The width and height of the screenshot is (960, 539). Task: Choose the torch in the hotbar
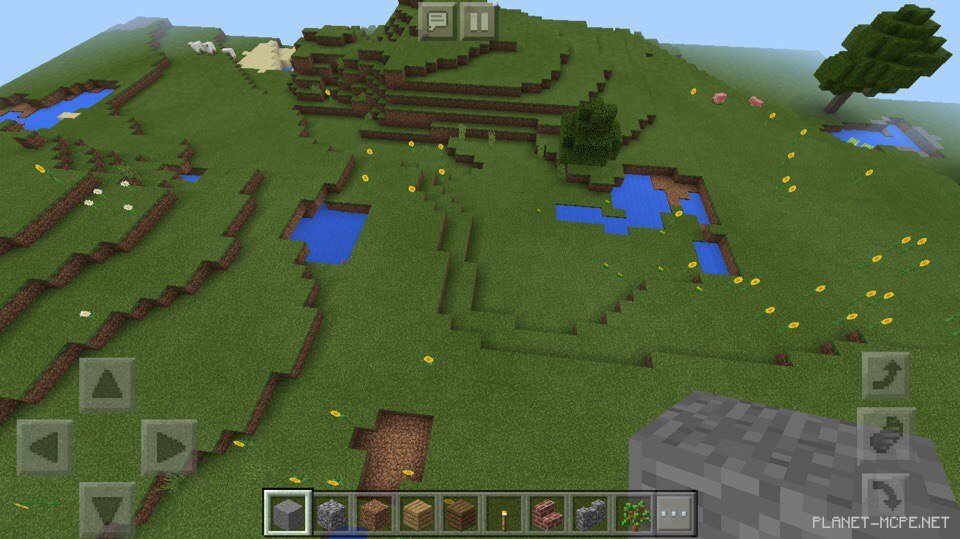(x=504, y=514)
